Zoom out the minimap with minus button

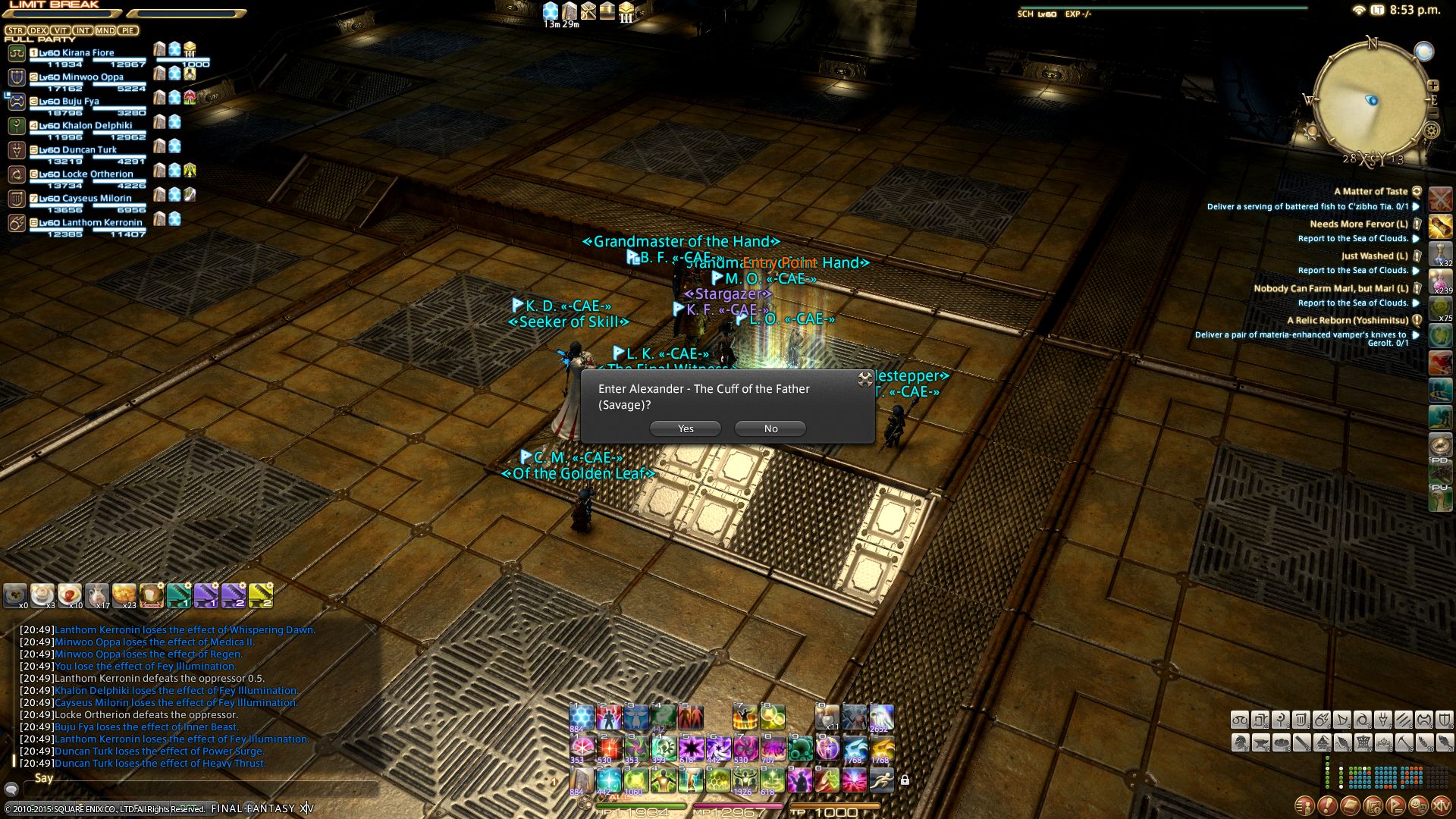1432,113
